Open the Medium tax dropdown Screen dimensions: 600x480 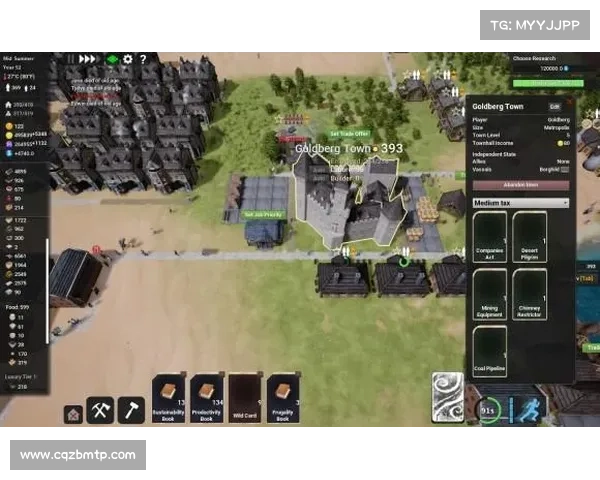coord(520,203)
